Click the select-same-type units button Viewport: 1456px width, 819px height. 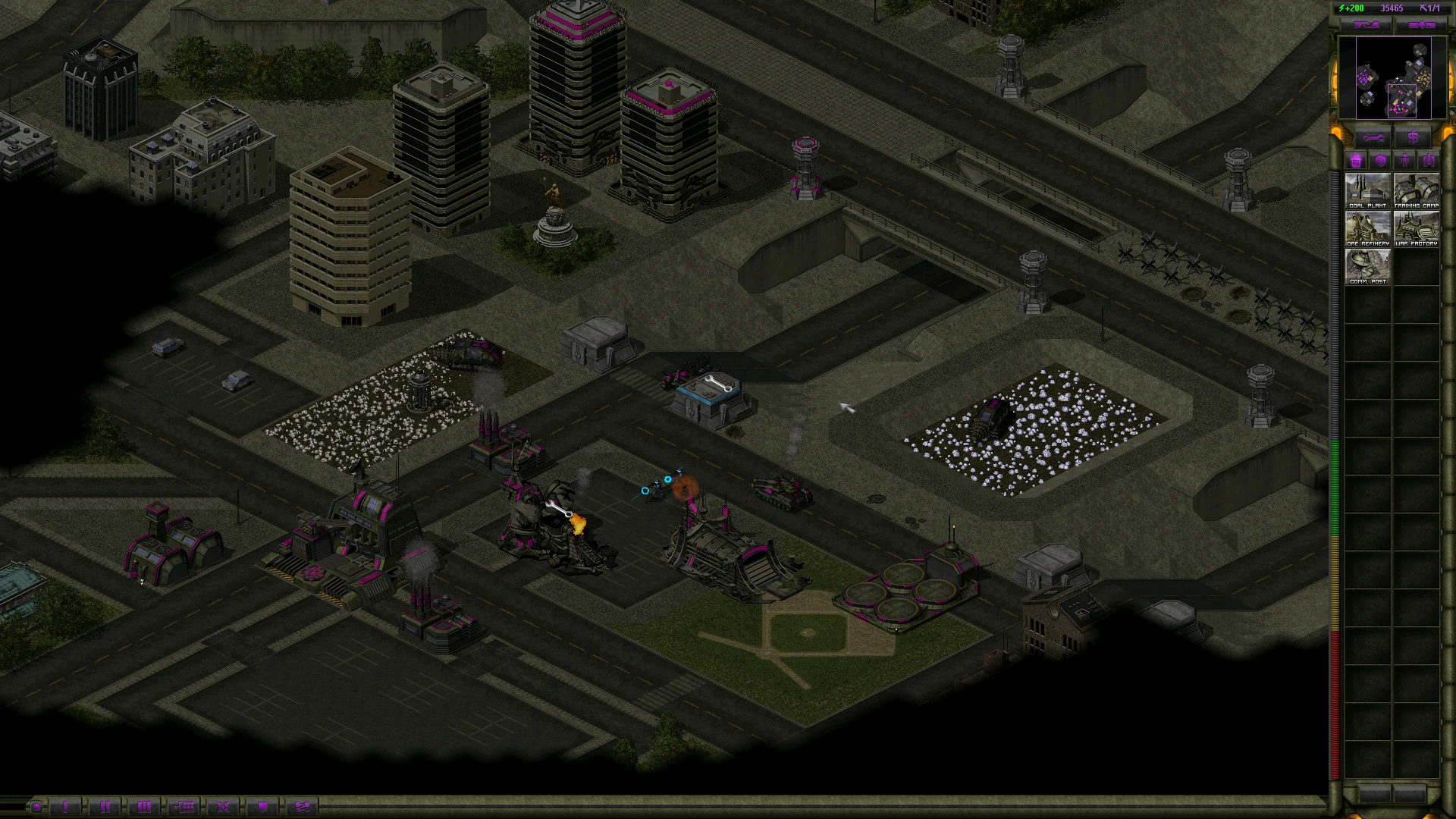184,807
